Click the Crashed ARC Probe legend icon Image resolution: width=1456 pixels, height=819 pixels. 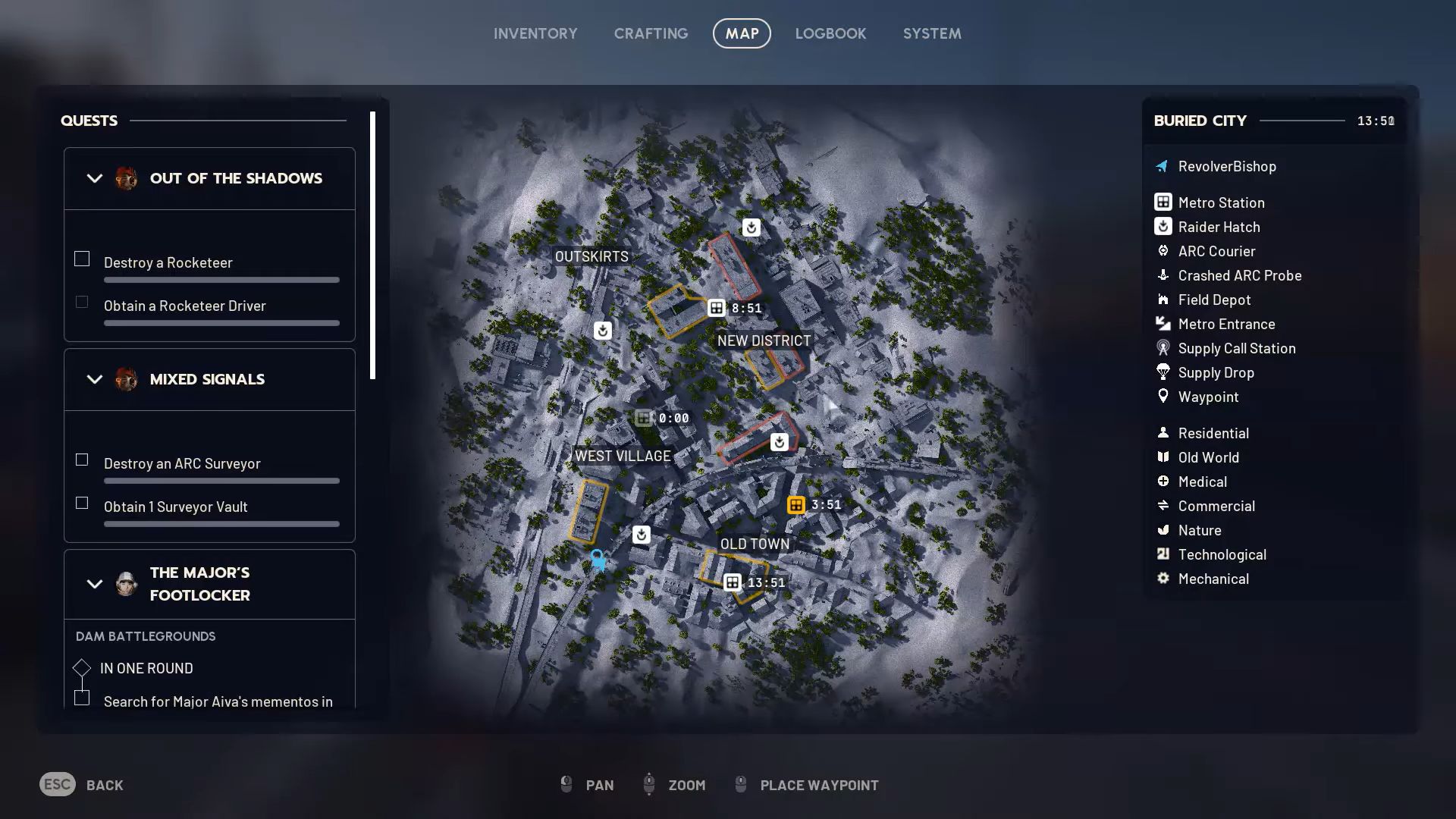pos(1163,275)
